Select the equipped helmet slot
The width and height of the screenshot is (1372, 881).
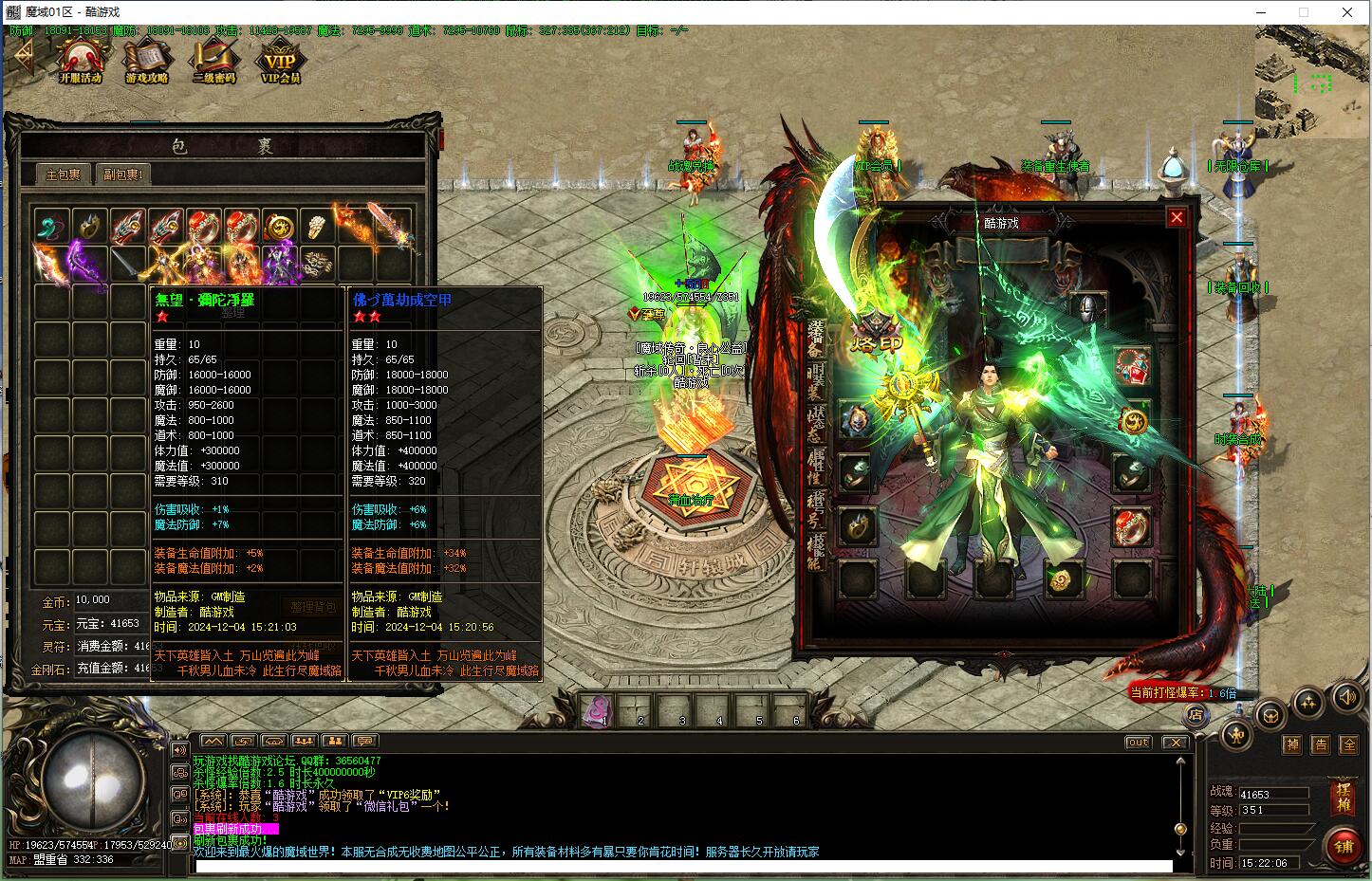tap(1088, 307)
